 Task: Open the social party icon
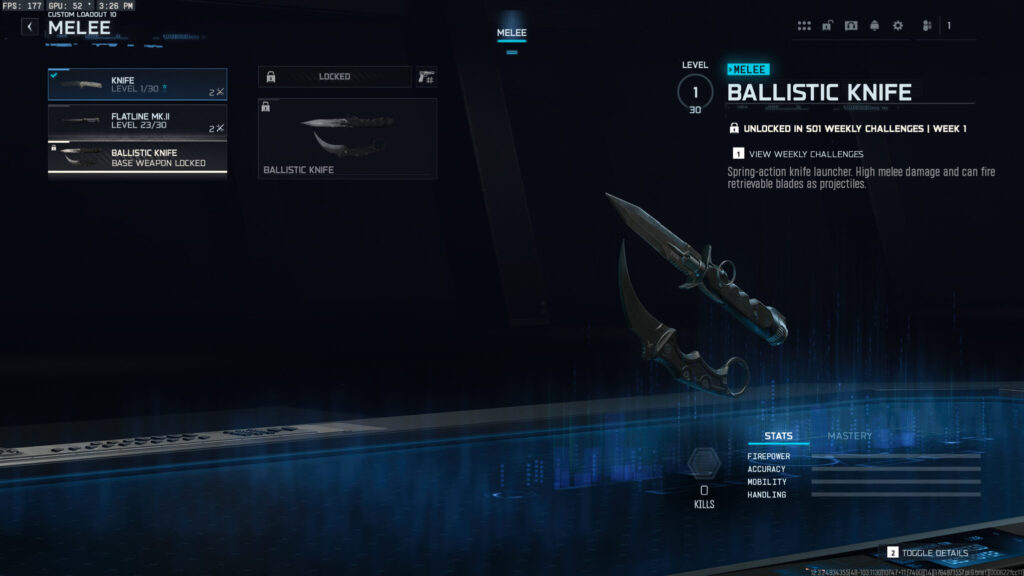[927, 26]
